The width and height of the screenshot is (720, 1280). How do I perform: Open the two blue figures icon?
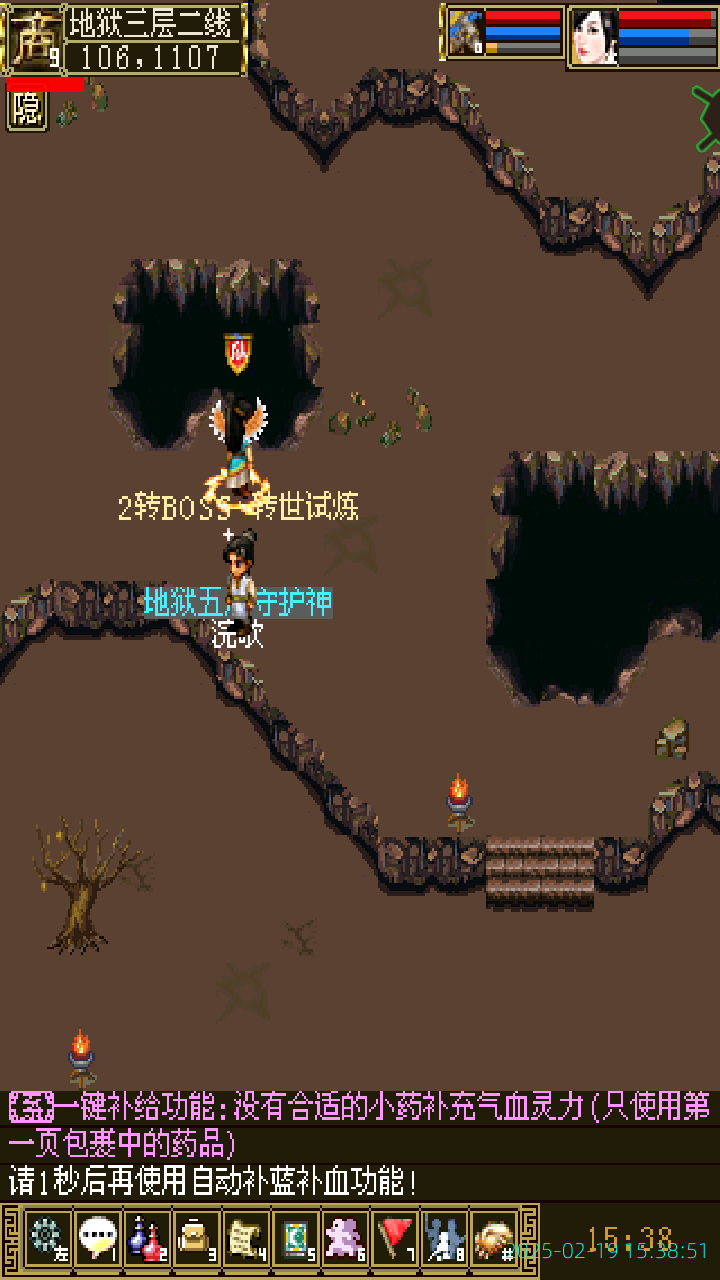click(445, 1239)
